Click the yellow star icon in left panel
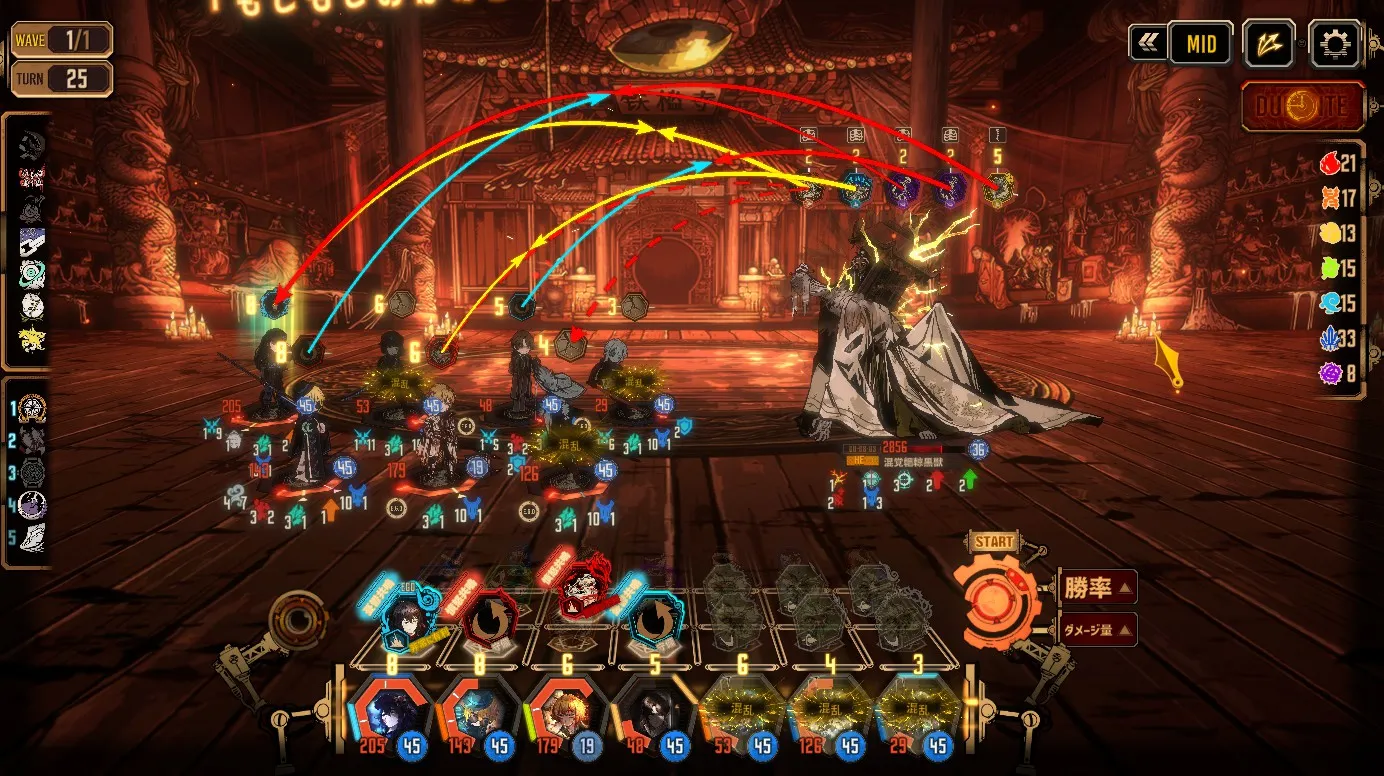Viewport: 1384px width, 776px height. 32,340
